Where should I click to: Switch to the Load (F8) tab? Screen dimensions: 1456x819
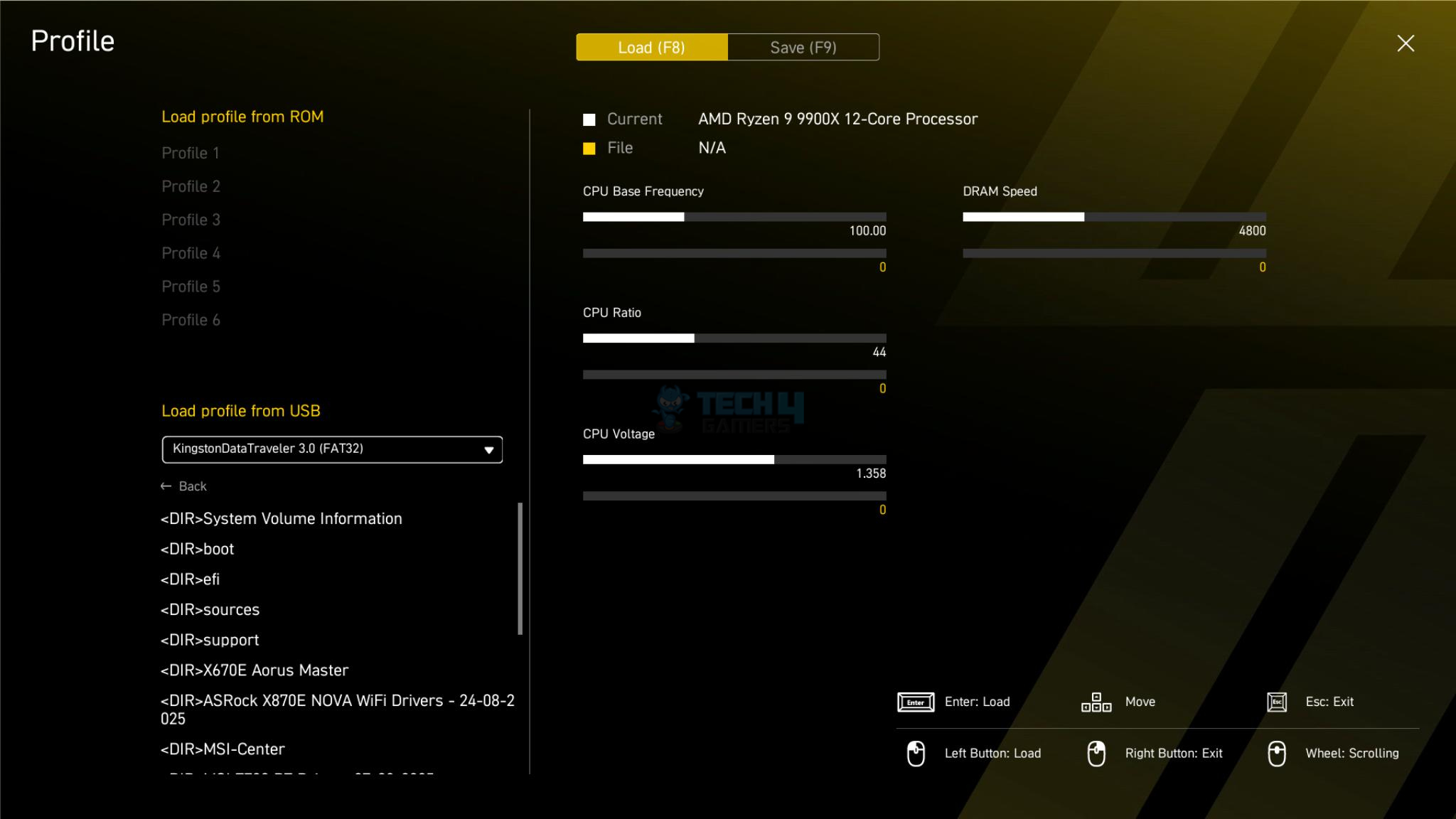[x=651, y=48]
